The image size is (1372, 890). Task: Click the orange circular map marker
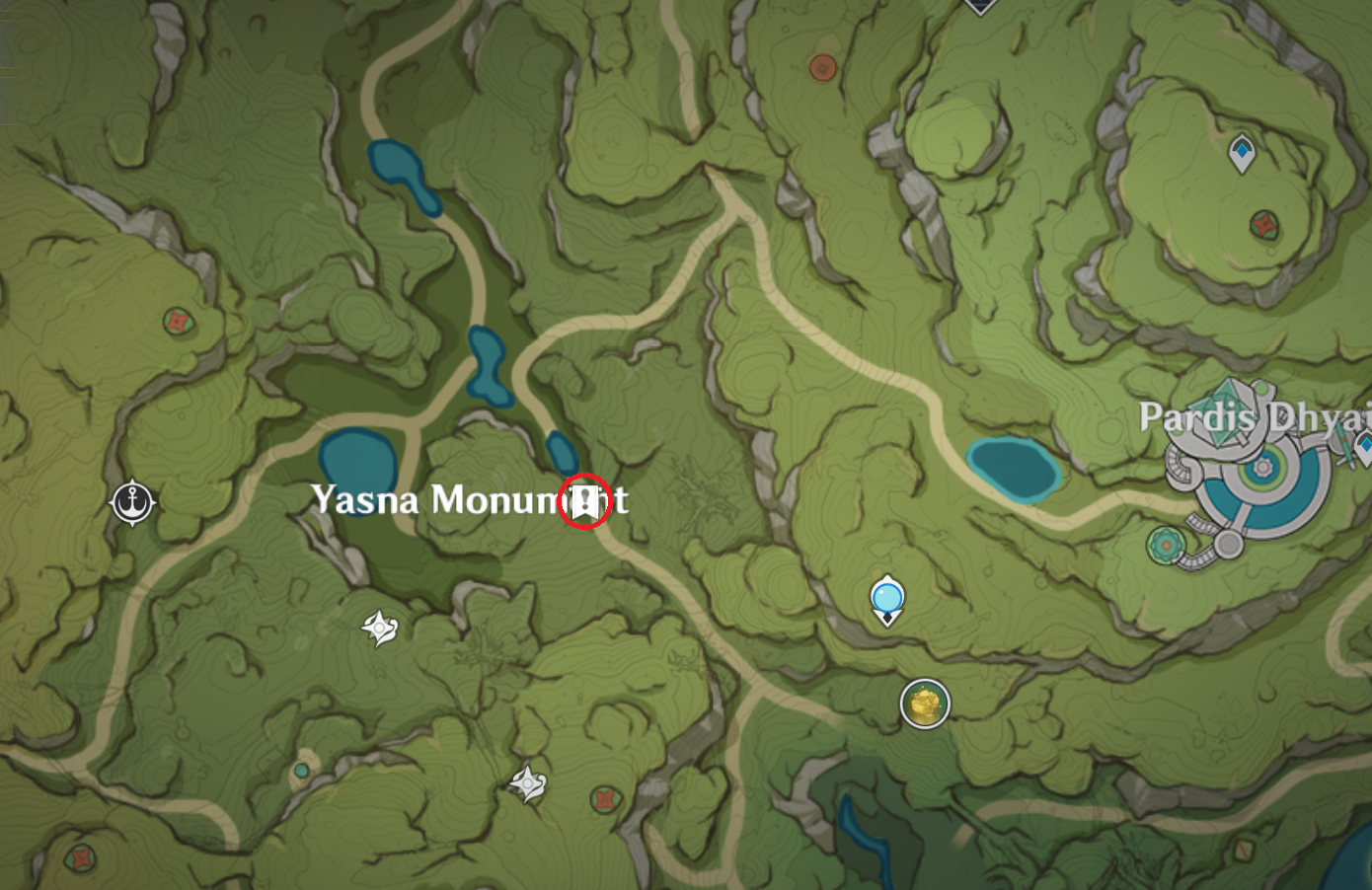[x=822, y=67]
